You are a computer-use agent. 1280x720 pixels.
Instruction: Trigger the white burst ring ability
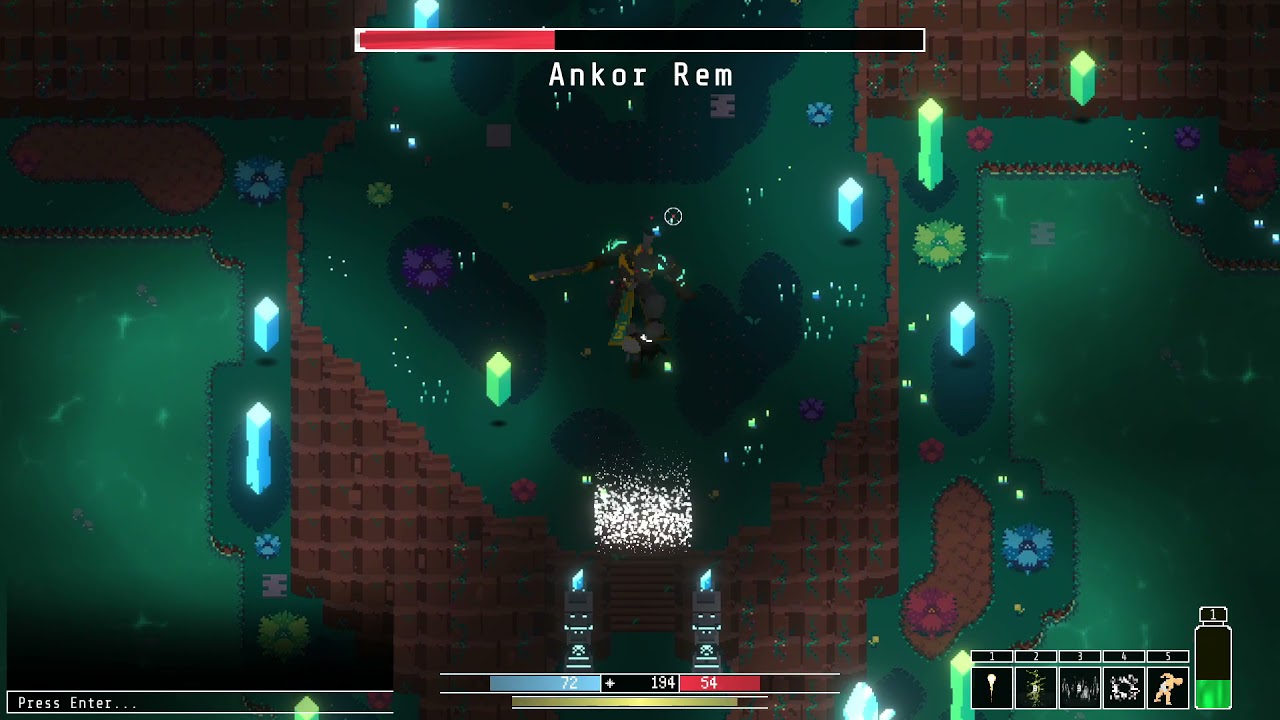1124,688
